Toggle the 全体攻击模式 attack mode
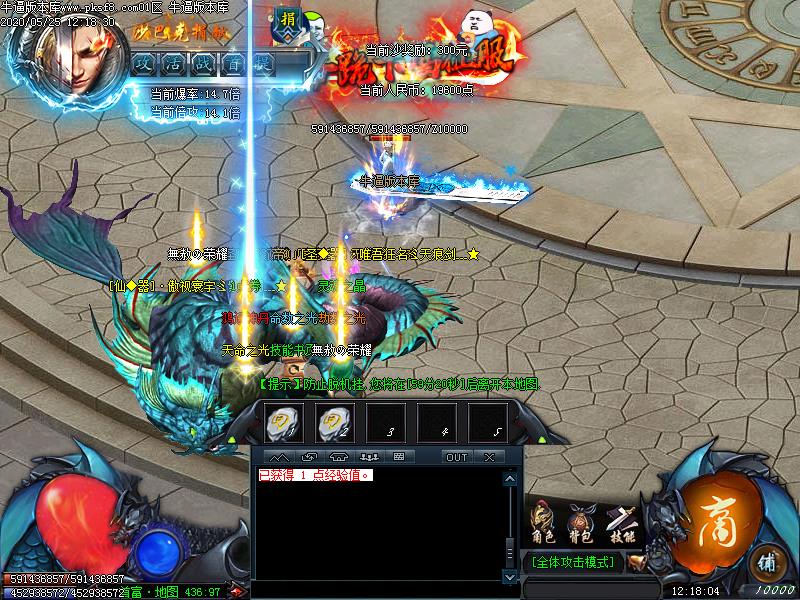This screenshot has height=600, width=800. pyautogui.click(x=573, y=562)
